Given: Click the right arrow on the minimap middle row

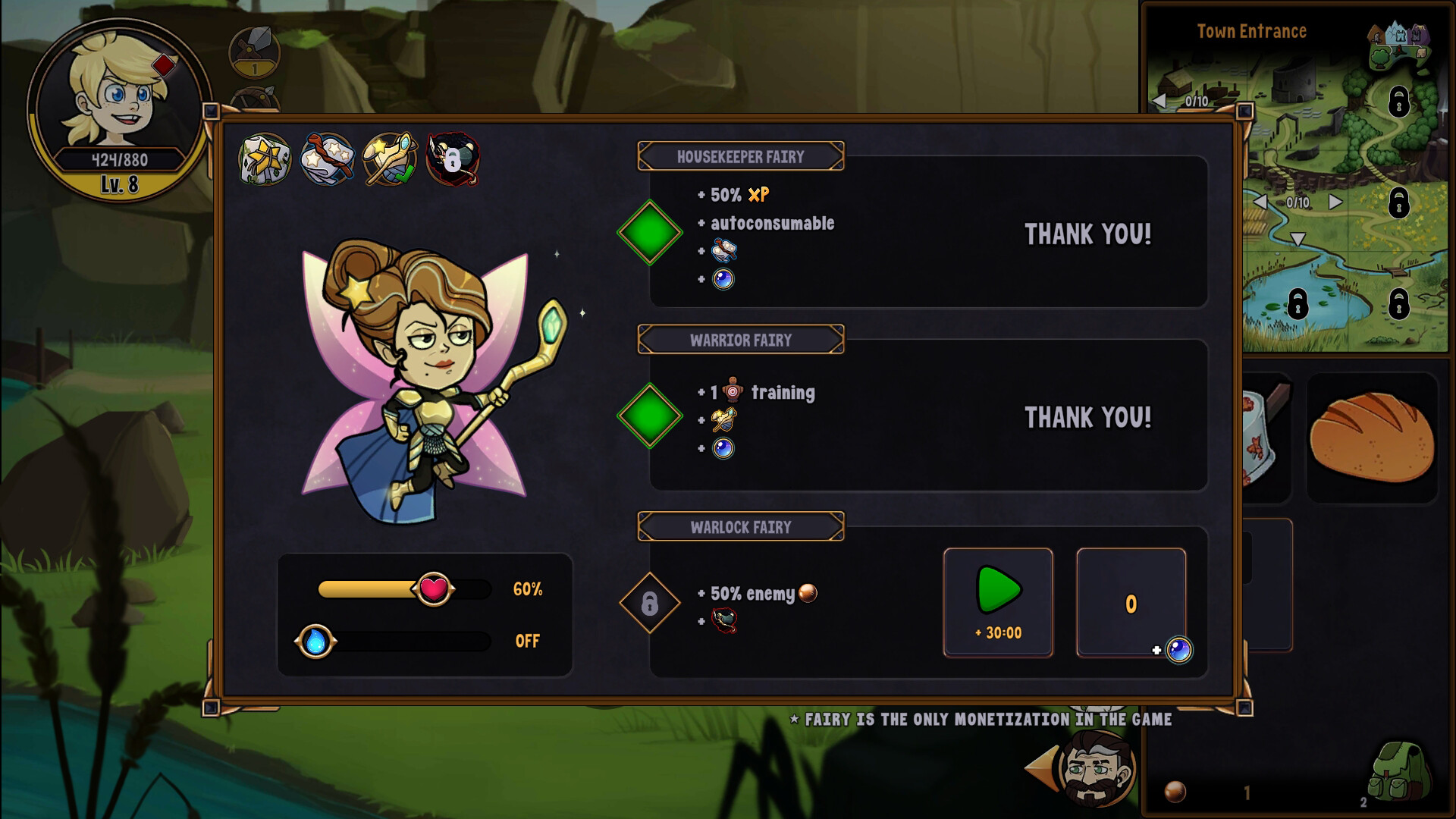Looking at the screenshot, I should pyautogui.click(x=1335, y=202).
